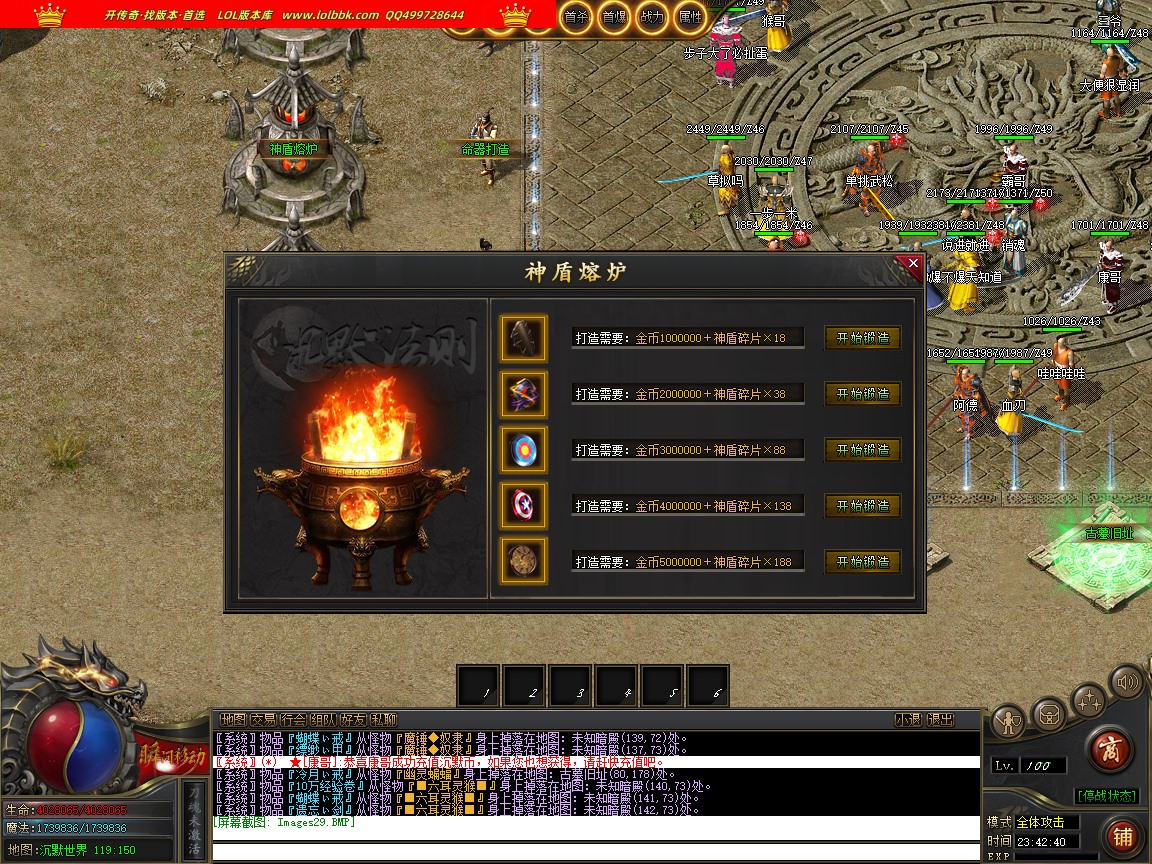Toggle the sound speaker icon
Screen dimensions: 1152x864
(x=1127, y=683)
